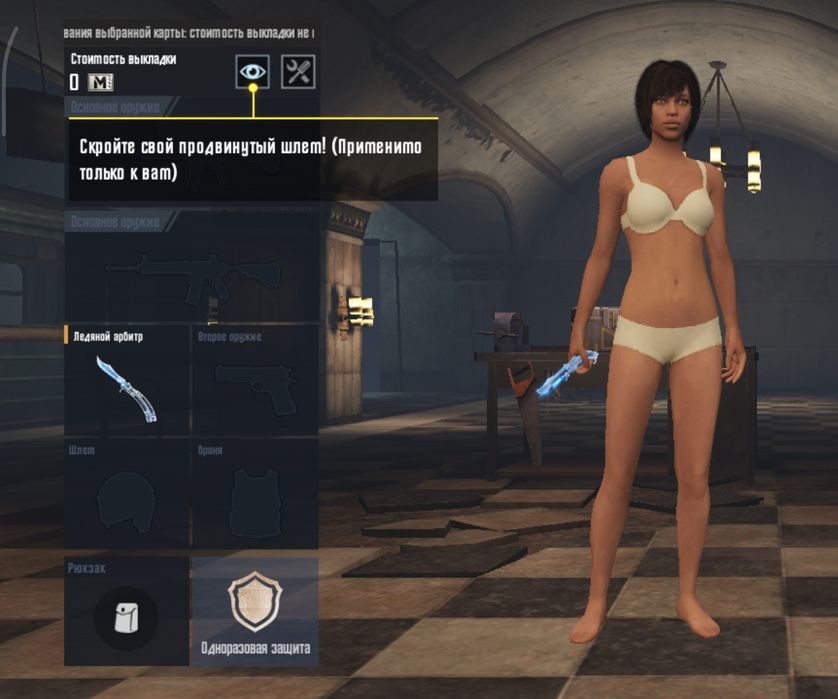
Task: Open the wrench and screwdriver tools button
Action: point(298,71)
